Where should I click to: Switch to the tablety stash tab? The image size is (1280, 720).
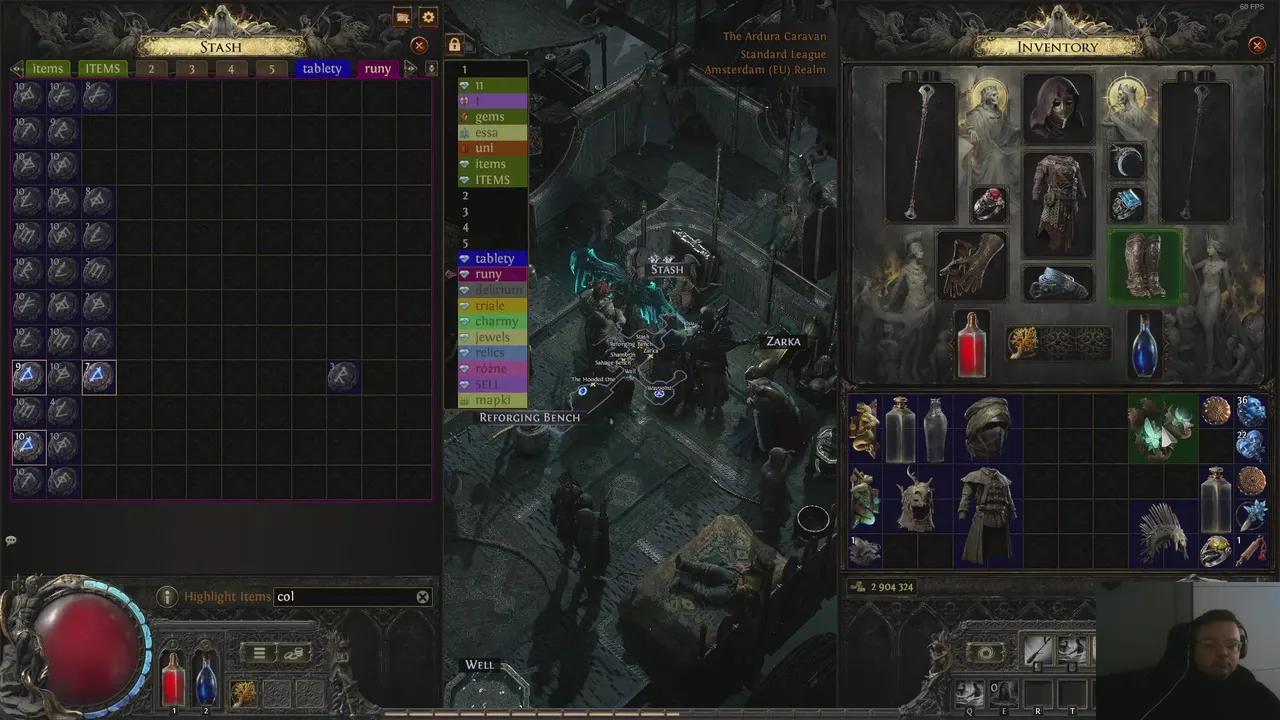coord(321,68)
